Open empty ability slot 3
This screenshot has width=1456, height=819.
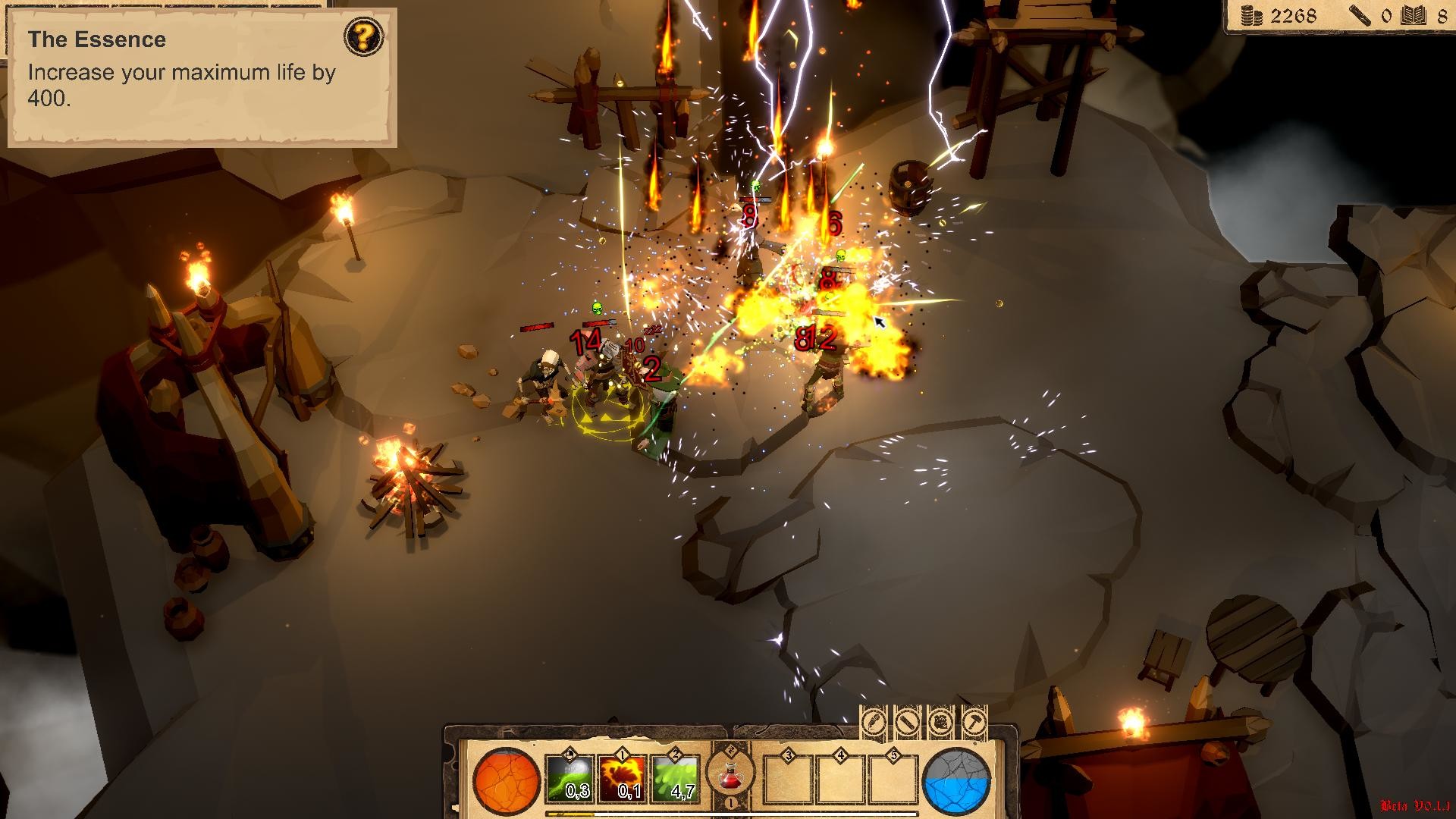tap(788, 777)
